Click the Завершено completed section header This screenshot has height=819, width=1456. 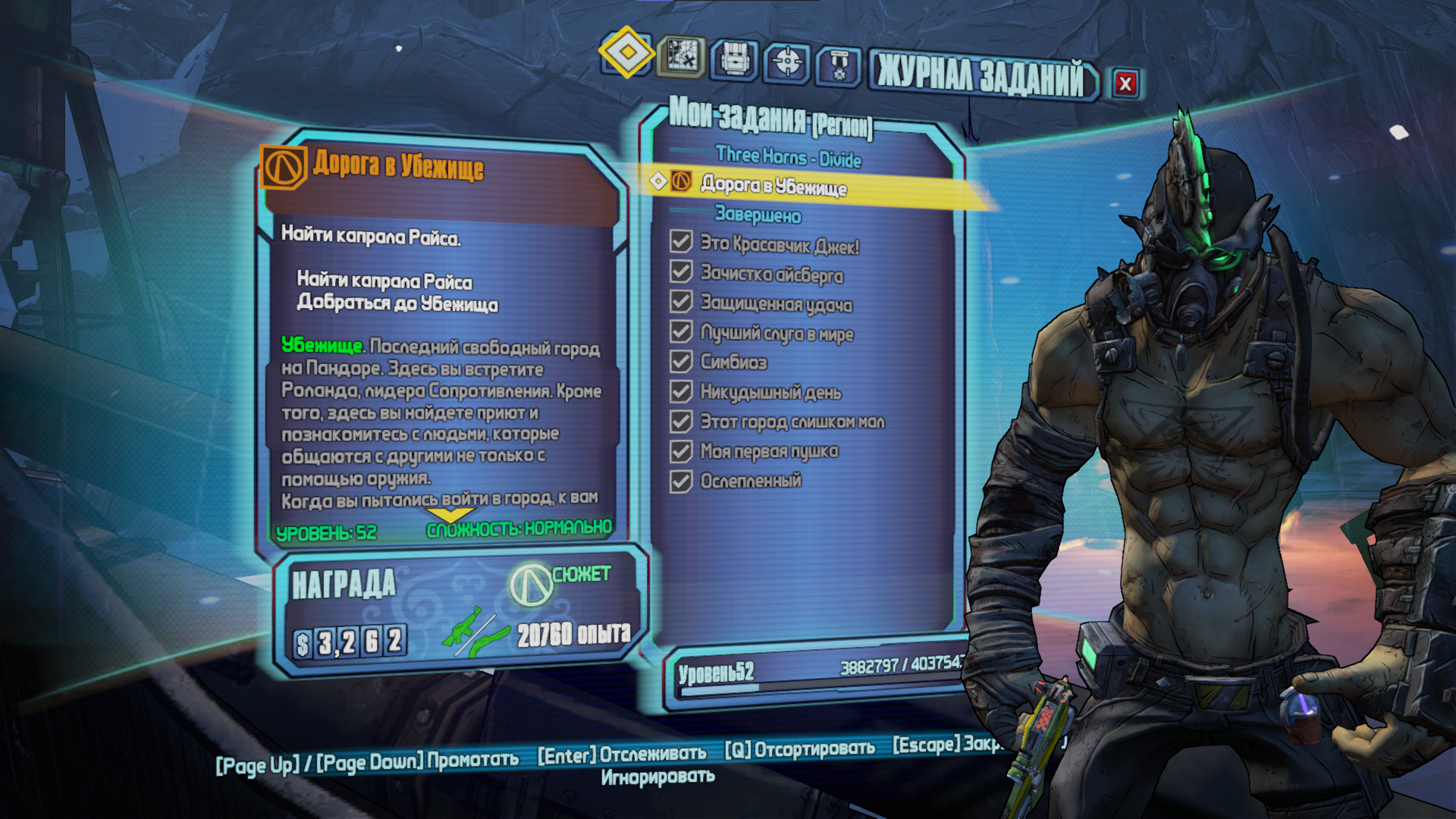[758, 215]
